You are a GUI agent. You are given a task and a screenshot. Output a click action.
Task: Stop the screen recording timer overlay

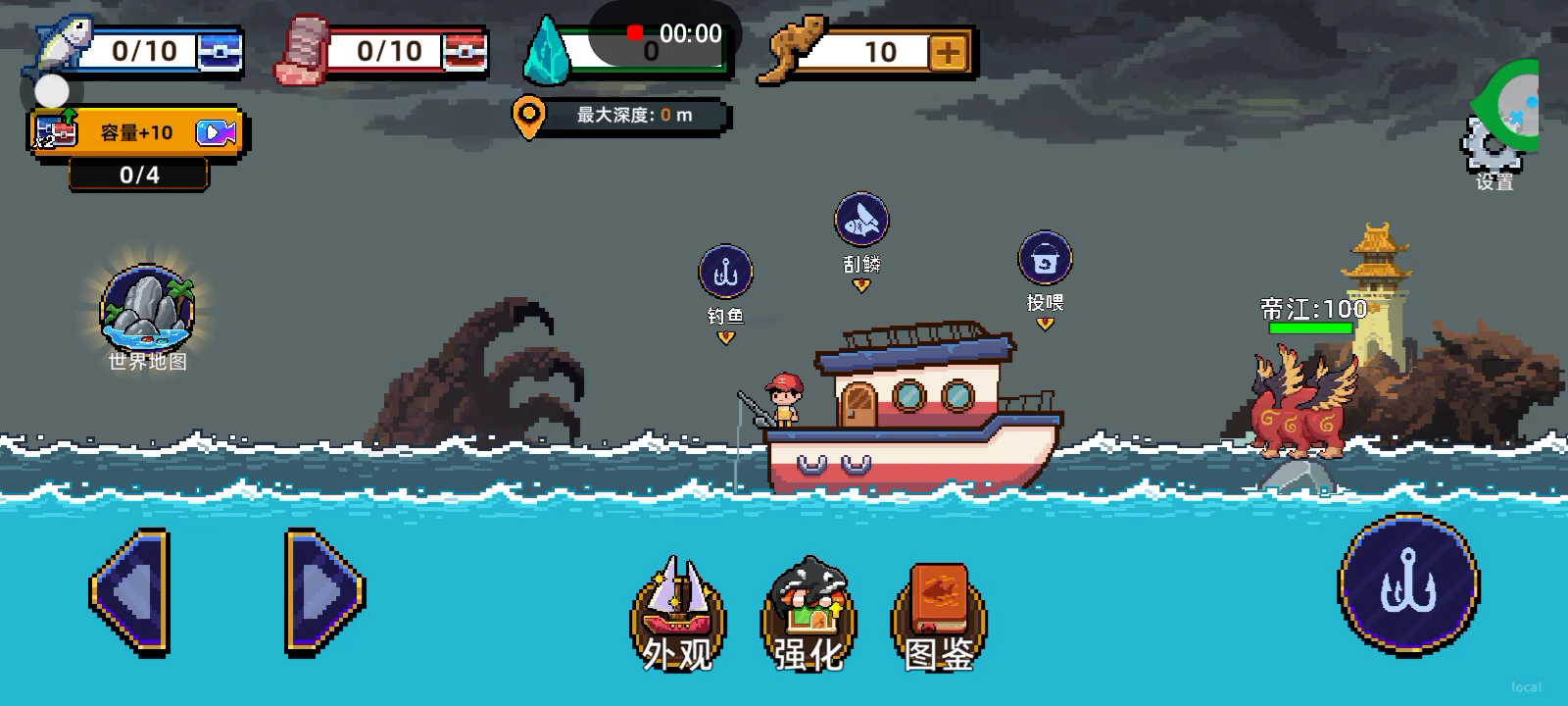coord(635,33)
